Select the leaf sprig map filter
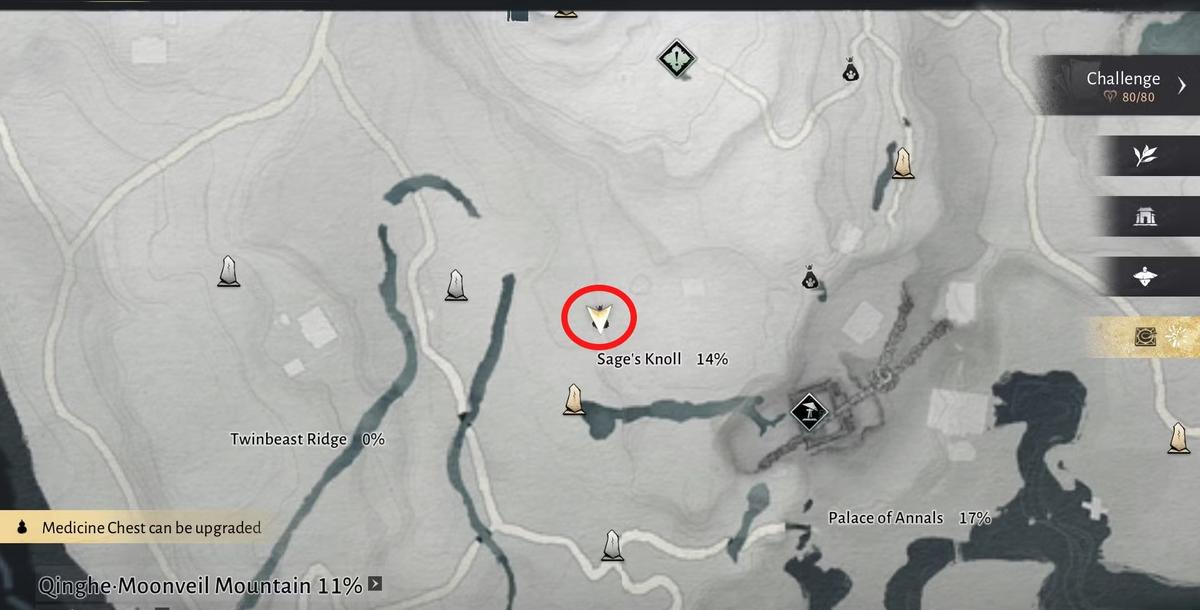 1145,155
